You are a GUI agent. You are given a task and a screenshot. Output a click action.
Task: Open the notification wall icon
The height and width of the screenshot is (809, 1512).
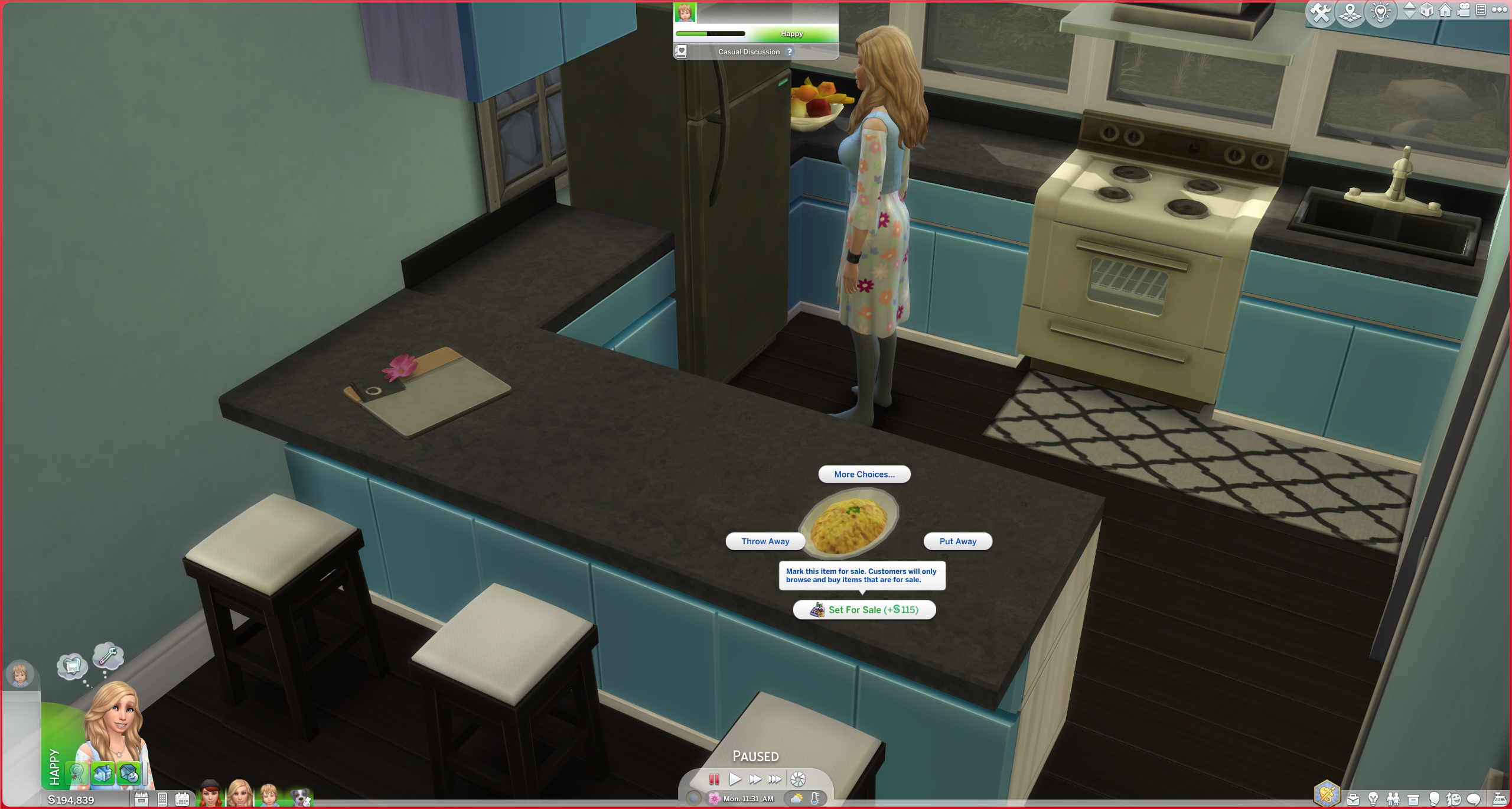pyautogui.click(x=1481, y=11)
